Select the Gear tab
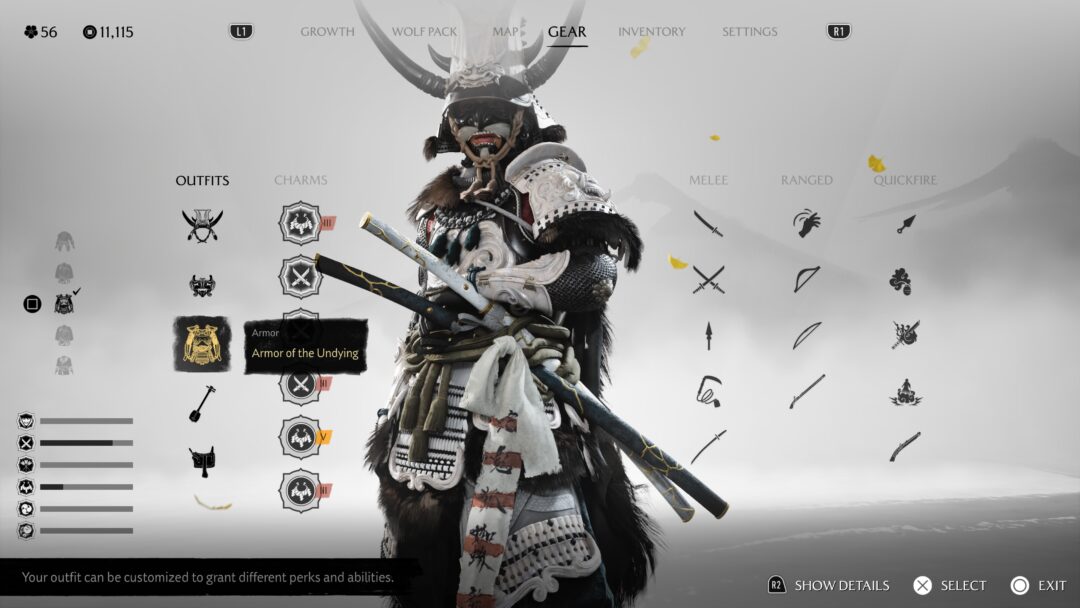 tap(567, 32)
